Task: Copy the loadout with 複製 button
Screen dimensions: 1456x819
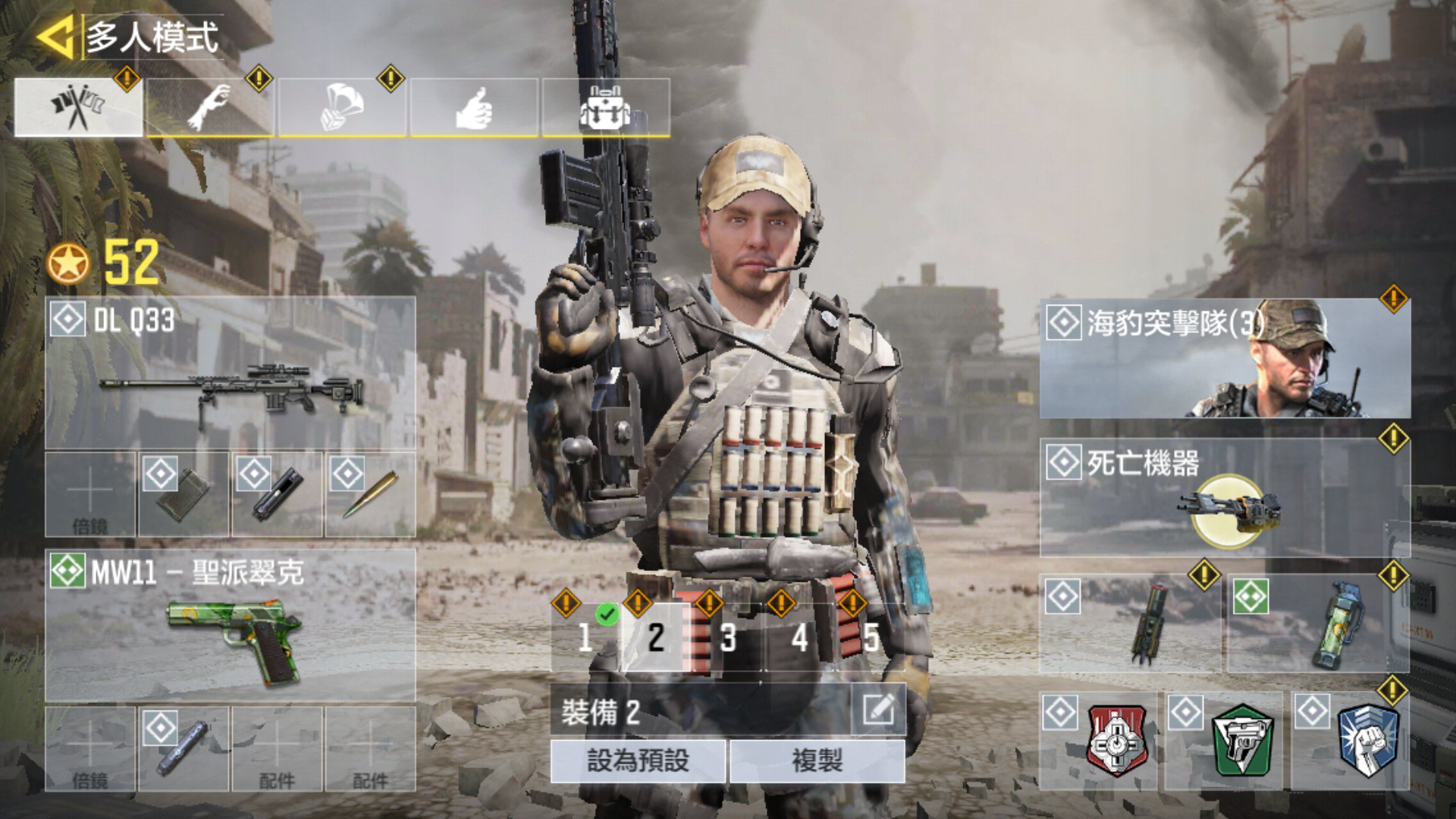Action: coord(817,761)
